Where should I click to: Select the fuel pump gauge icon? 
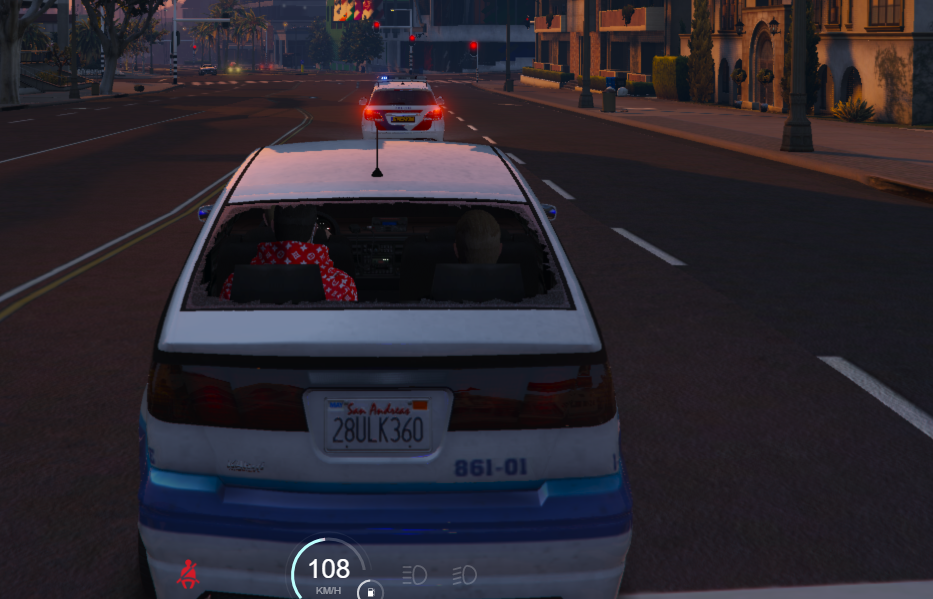tap(370, 591)
